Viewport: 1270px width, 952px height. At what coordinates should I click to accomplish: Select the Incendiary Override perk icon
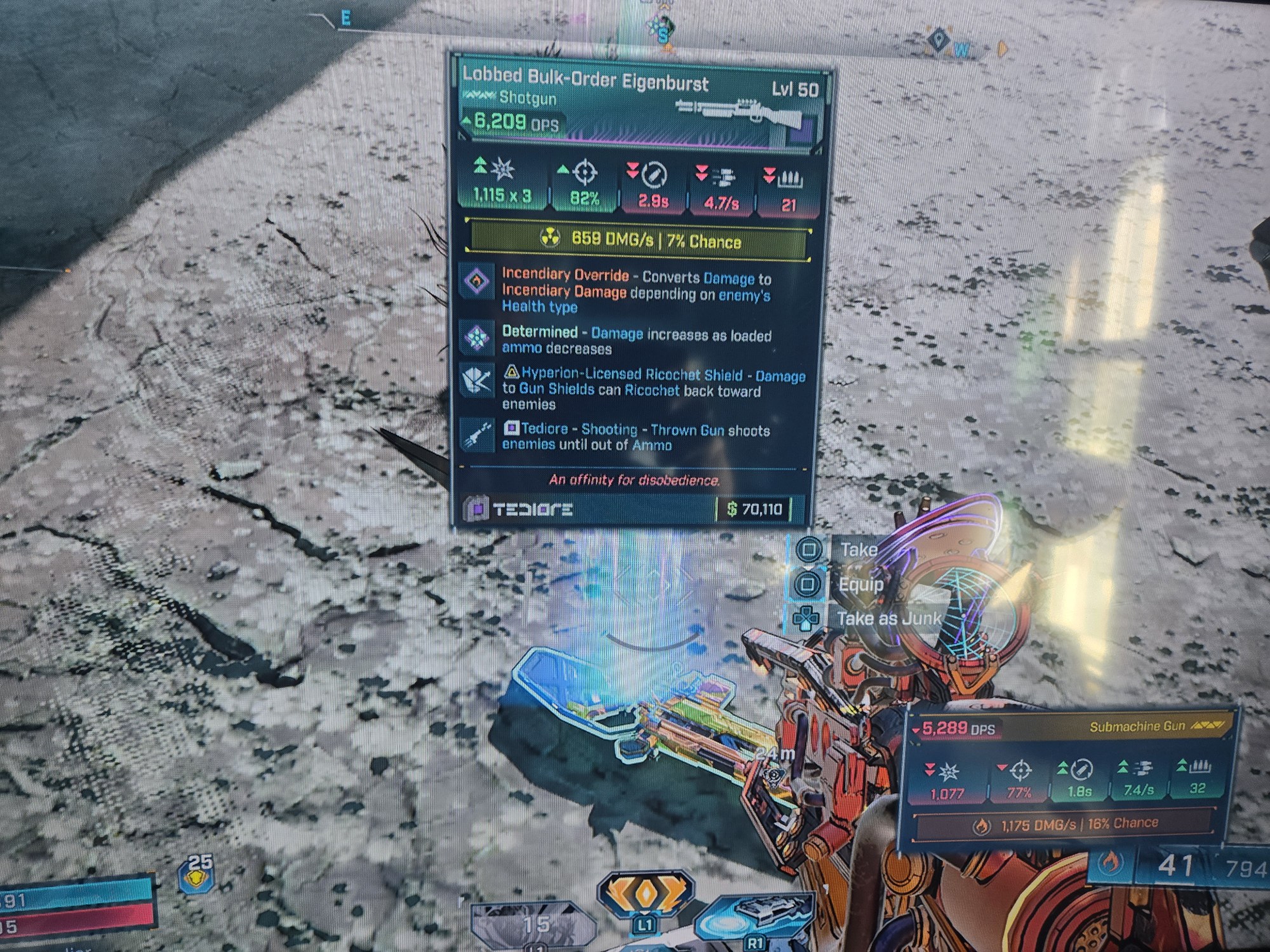coord(477,281)
